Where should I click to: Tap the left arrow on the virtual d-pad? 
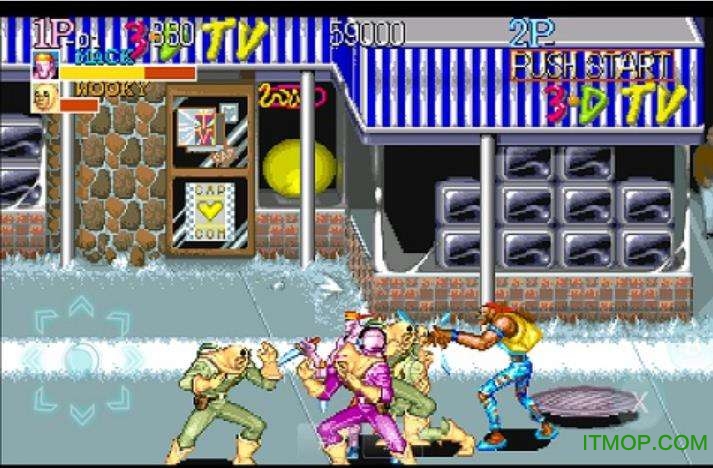(x=33, y=357)
